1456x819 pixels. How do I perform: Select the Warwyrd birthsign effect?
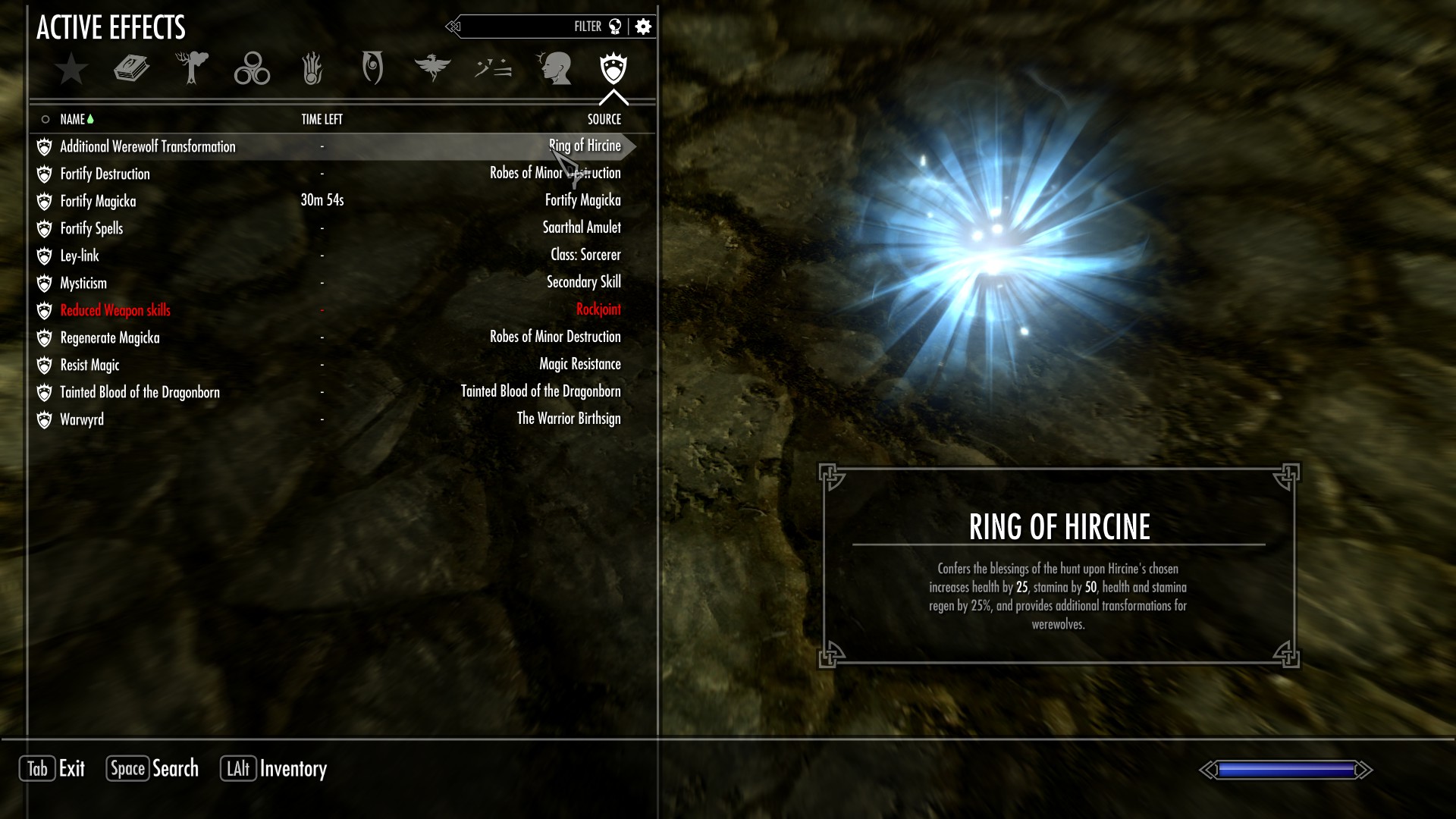pos(82,419)
